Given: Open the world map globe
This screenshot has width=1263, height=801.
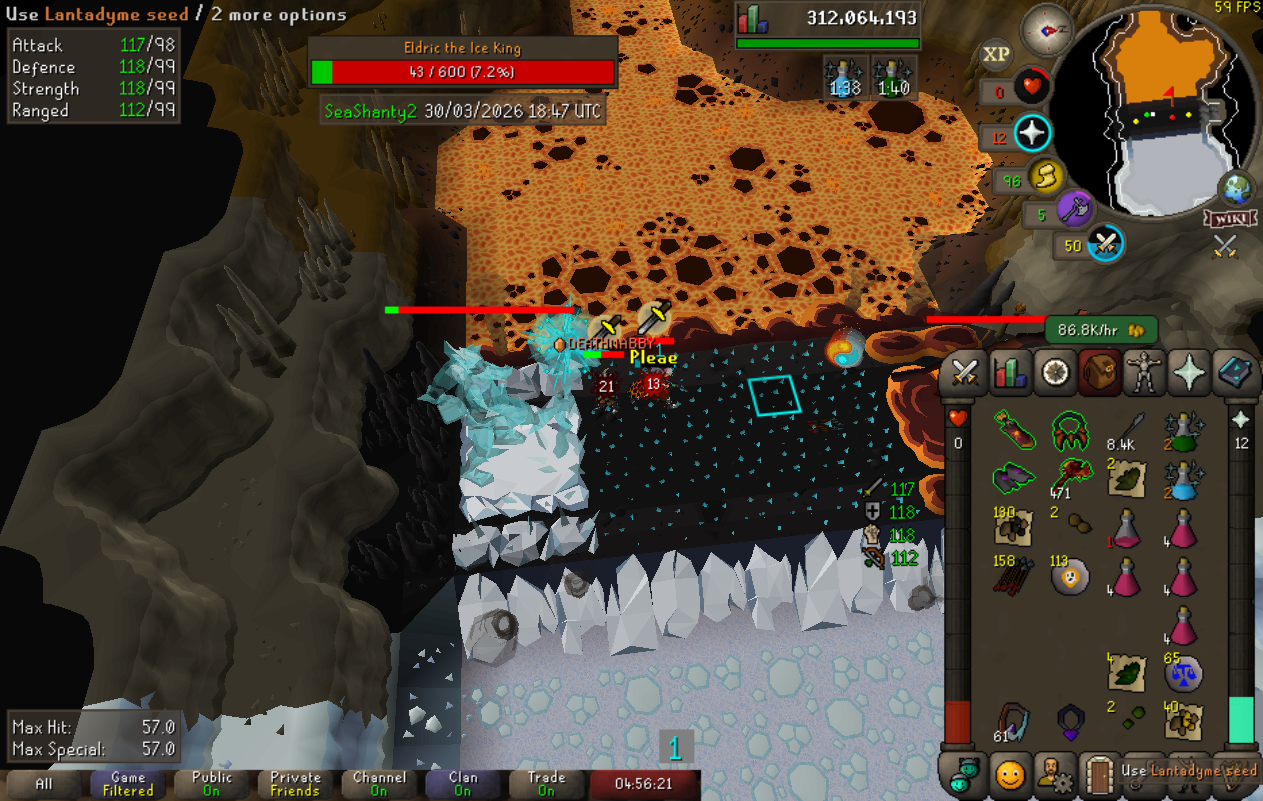Looking at the screenshot, I should 1237,188.
